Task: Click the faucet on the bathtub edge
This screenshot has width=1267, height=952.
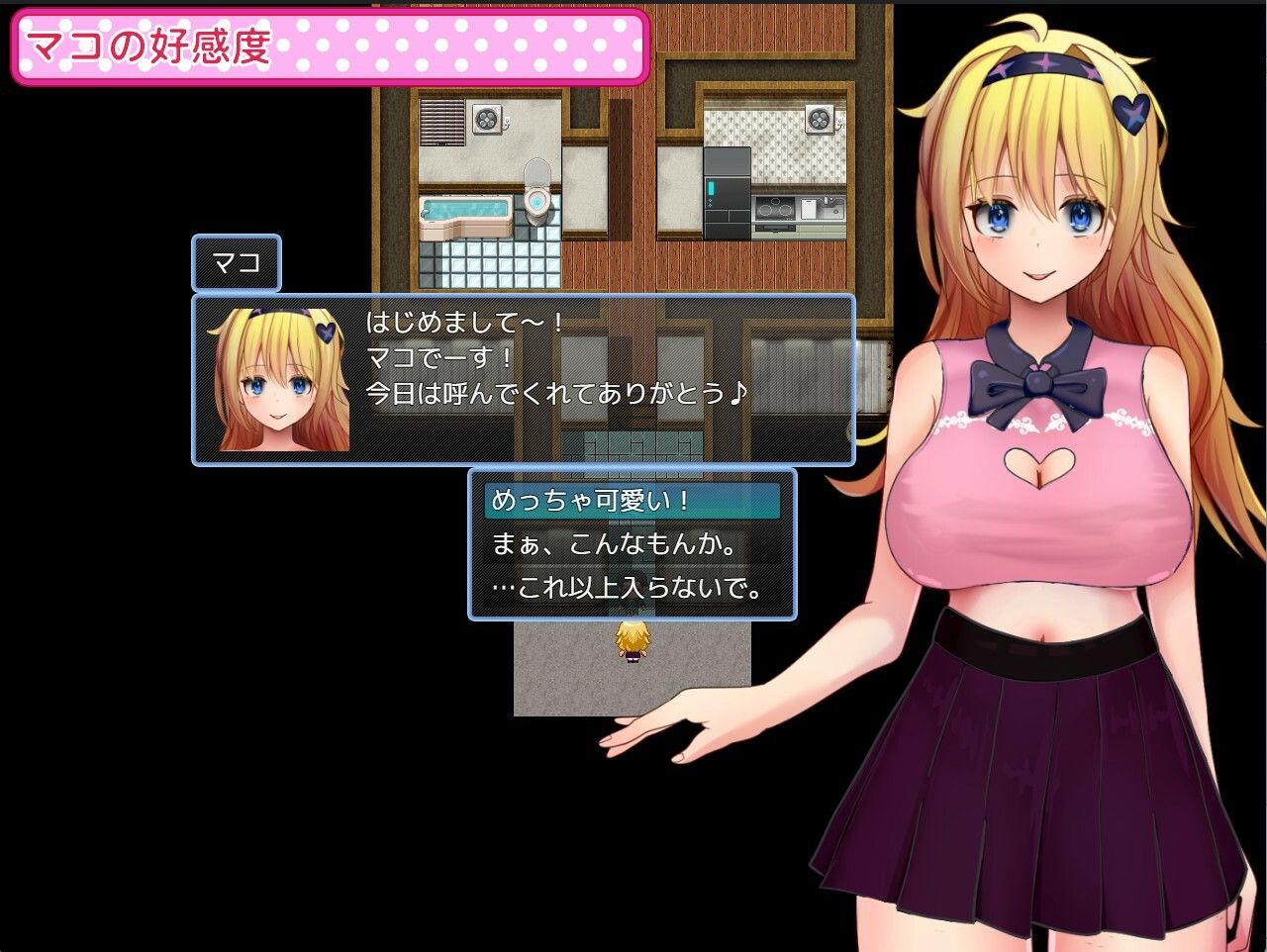Action: 426,213
